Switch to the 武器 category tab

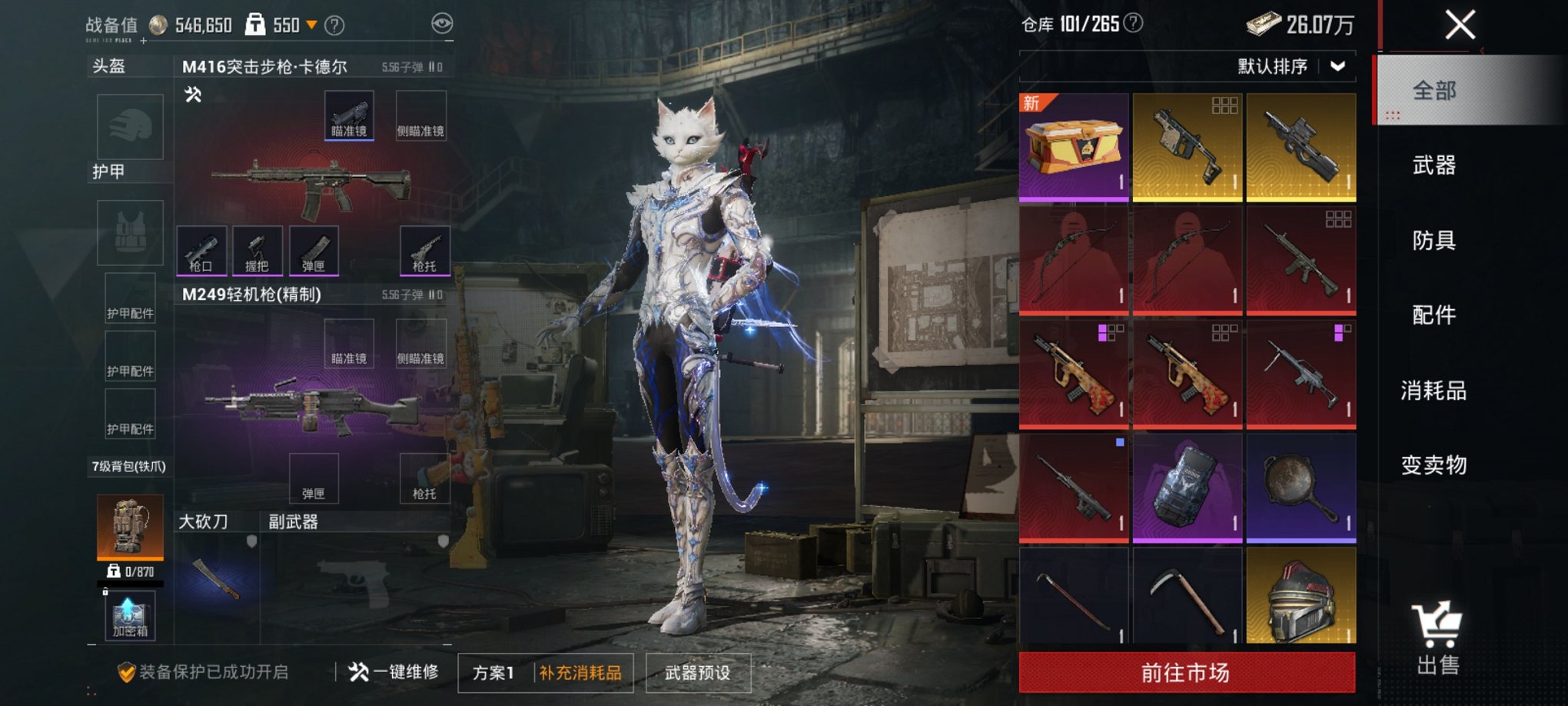[1434, 165]
